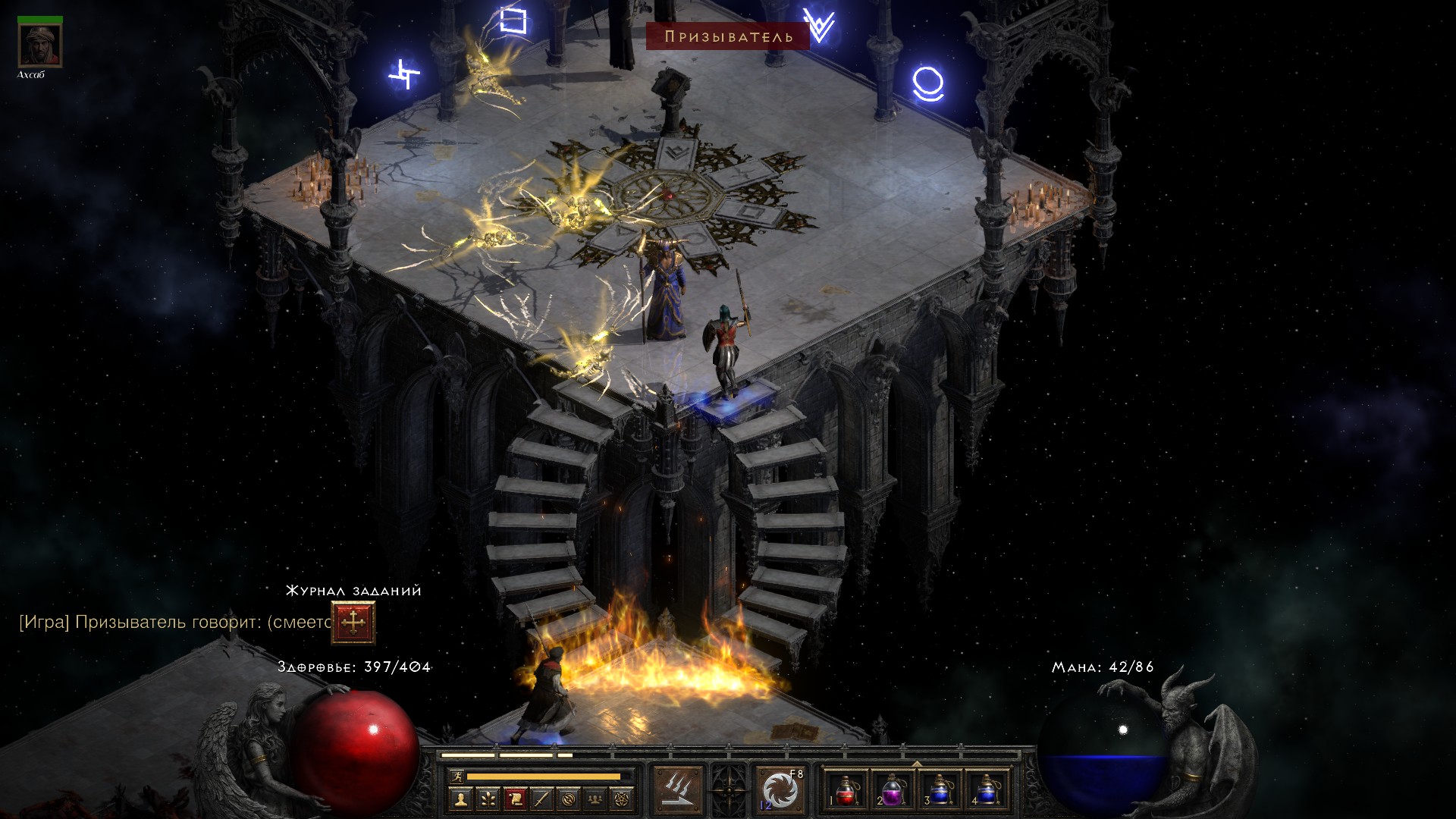This screenshot has height=819, width=1456.
Task: Use the red health potion in slot 1
Action: (846, 791)
